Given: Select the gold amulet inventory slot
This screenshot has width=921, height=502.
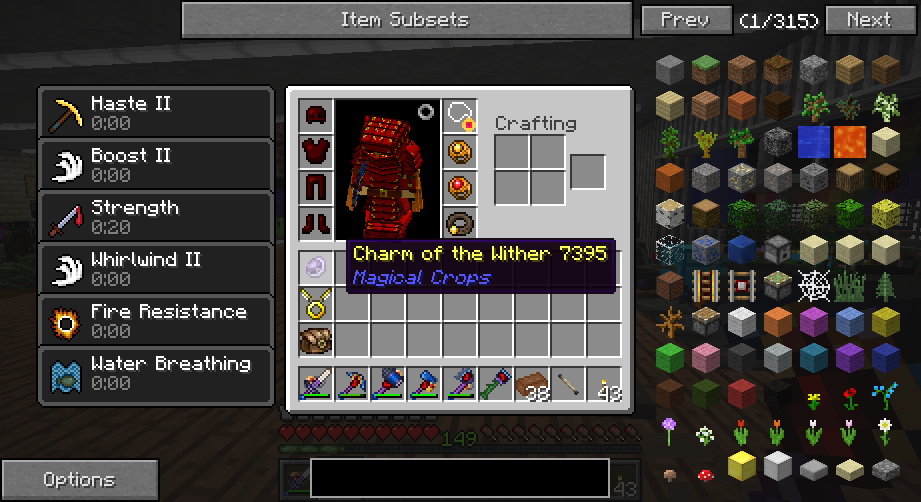Looking at the screenshot, I should point(316,302).
